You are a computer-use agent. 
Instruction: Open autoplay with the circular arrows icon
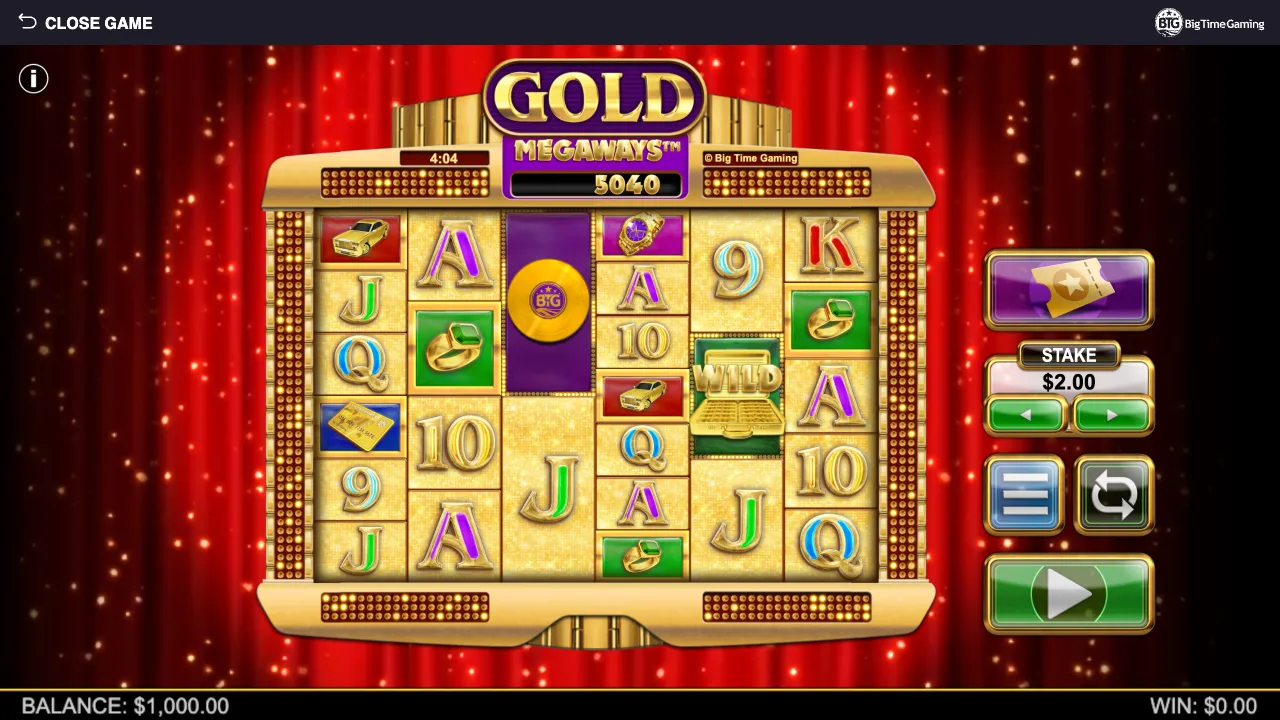click(x=1113, y=495)
